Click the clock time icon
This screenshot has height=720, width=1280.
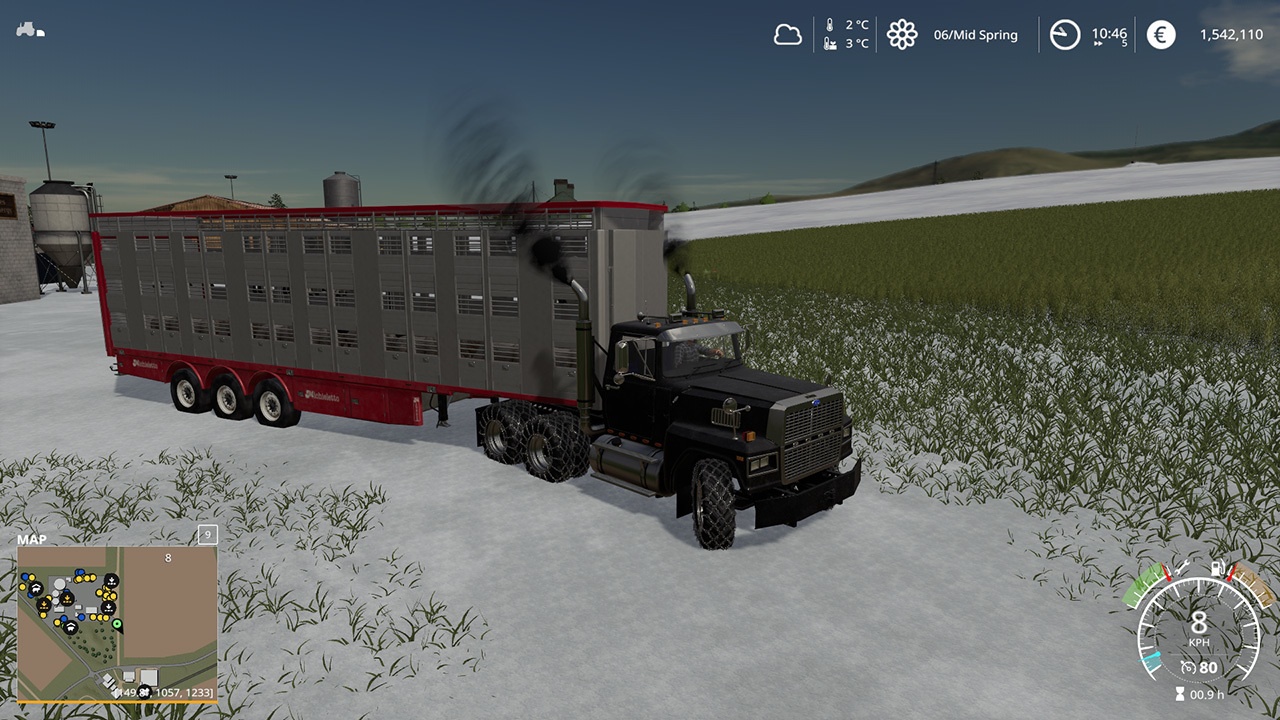1065,35
